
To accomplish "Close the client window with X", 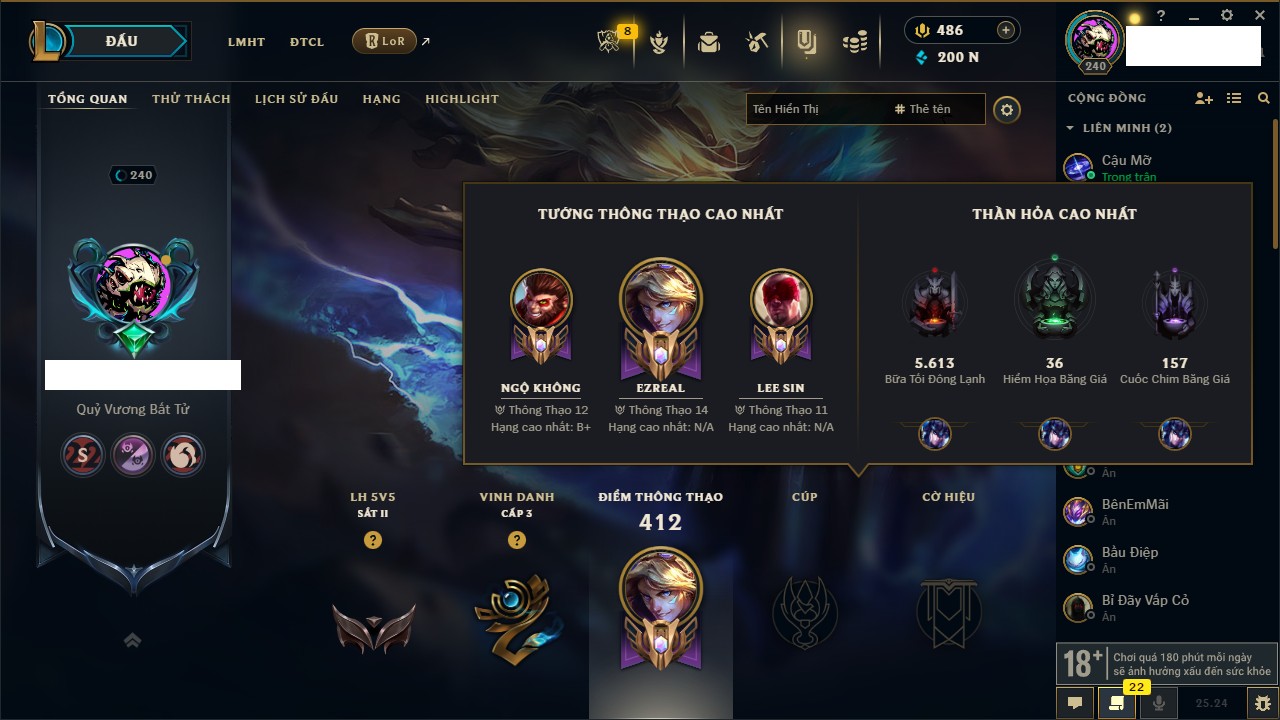I will (1261, 16).
